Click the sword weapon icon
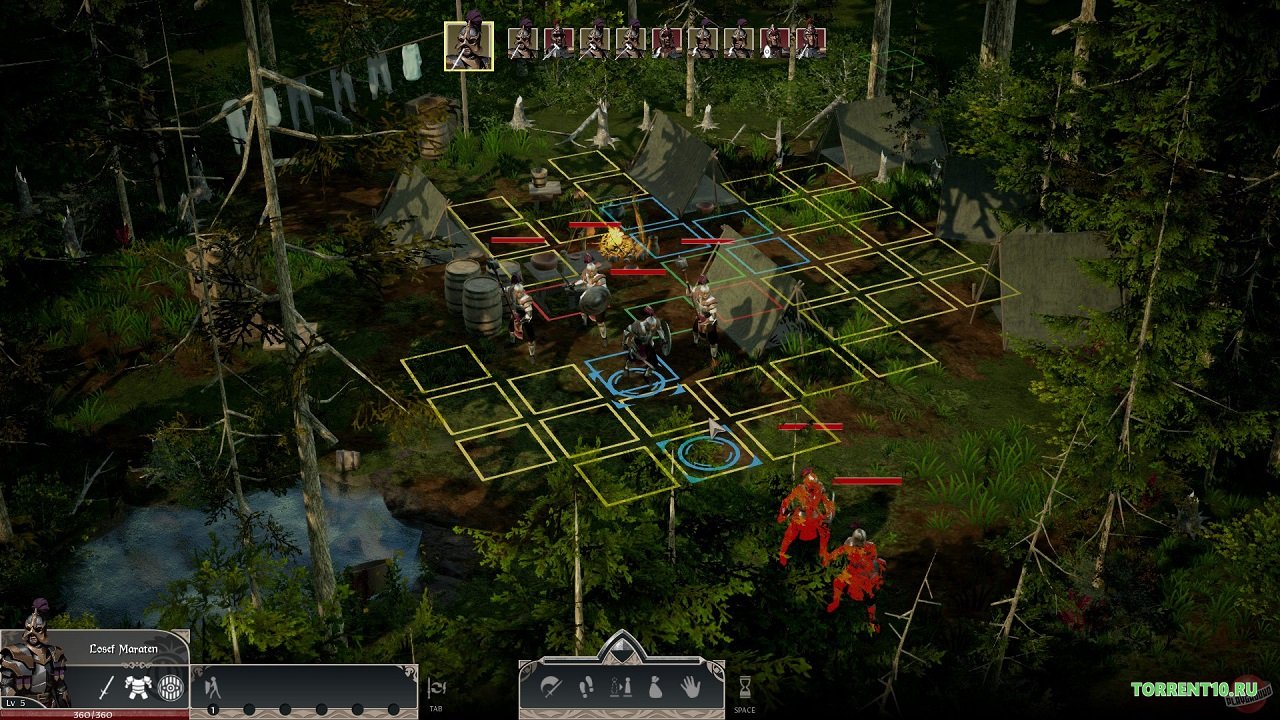This screenshot has height=720, width=1280. (x=106, y=687)
